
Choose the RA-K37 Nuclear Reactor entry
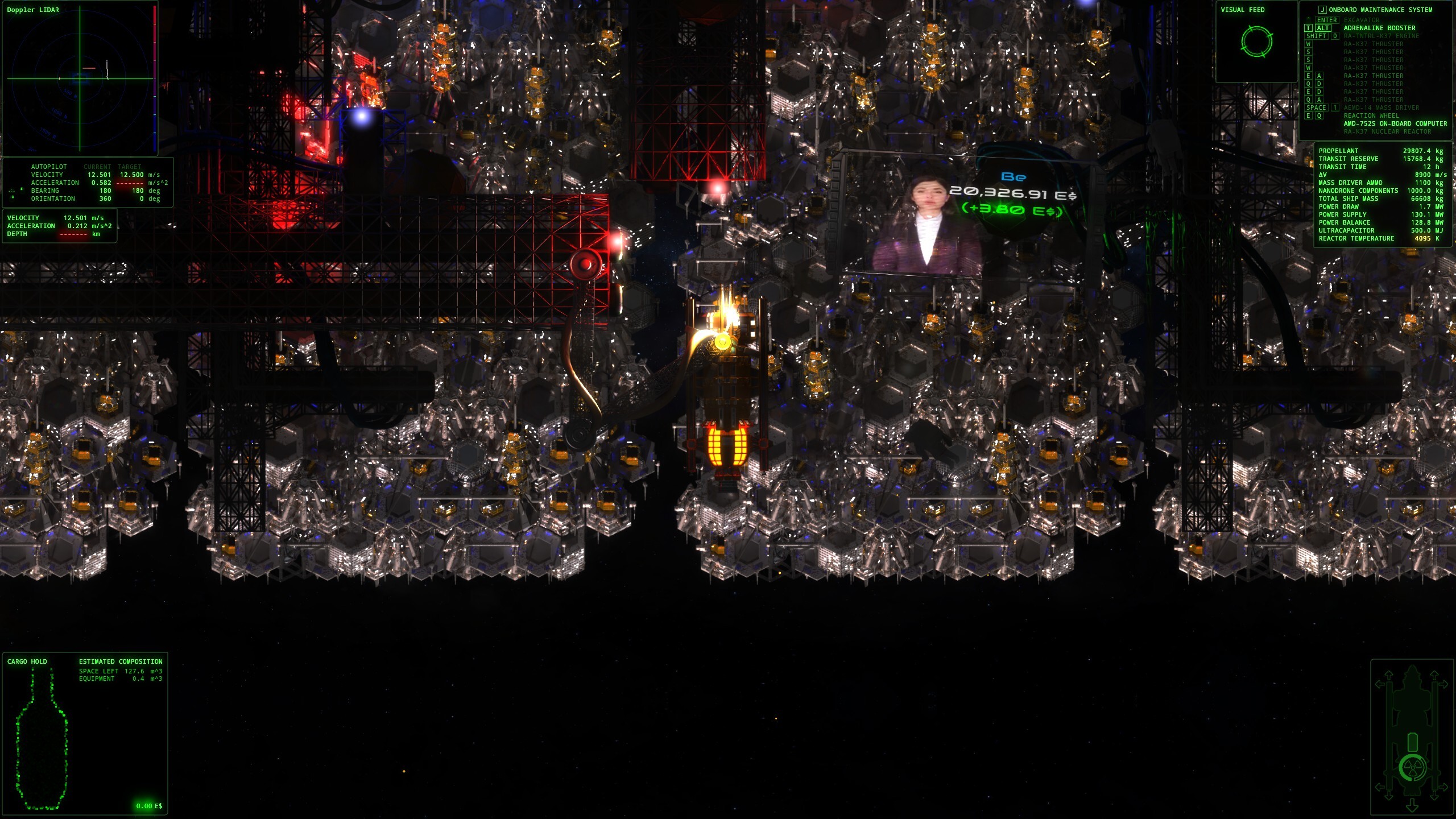(x=1387, y=131)
